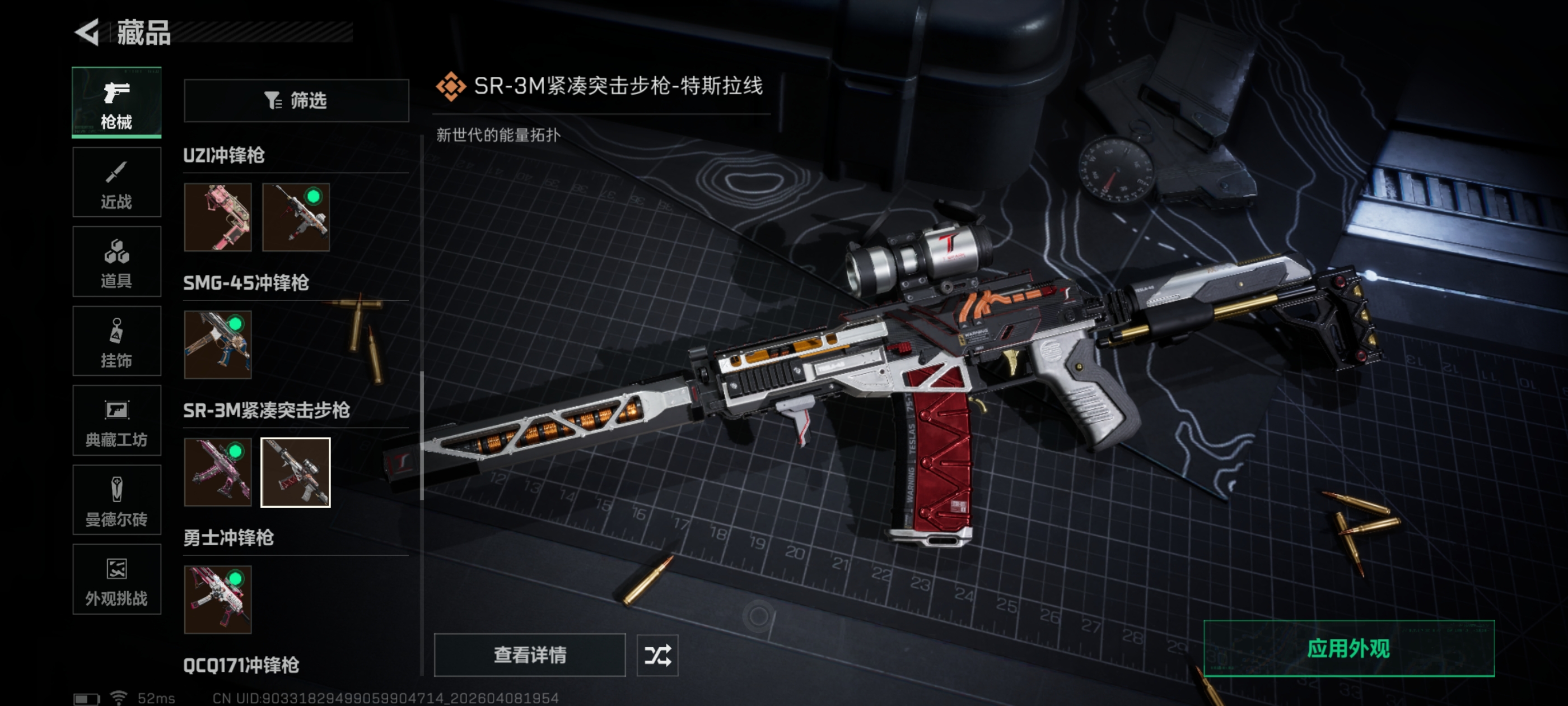Open the 筛选 filter button
The image size is (1568, 706).
[x=296, y=100]
